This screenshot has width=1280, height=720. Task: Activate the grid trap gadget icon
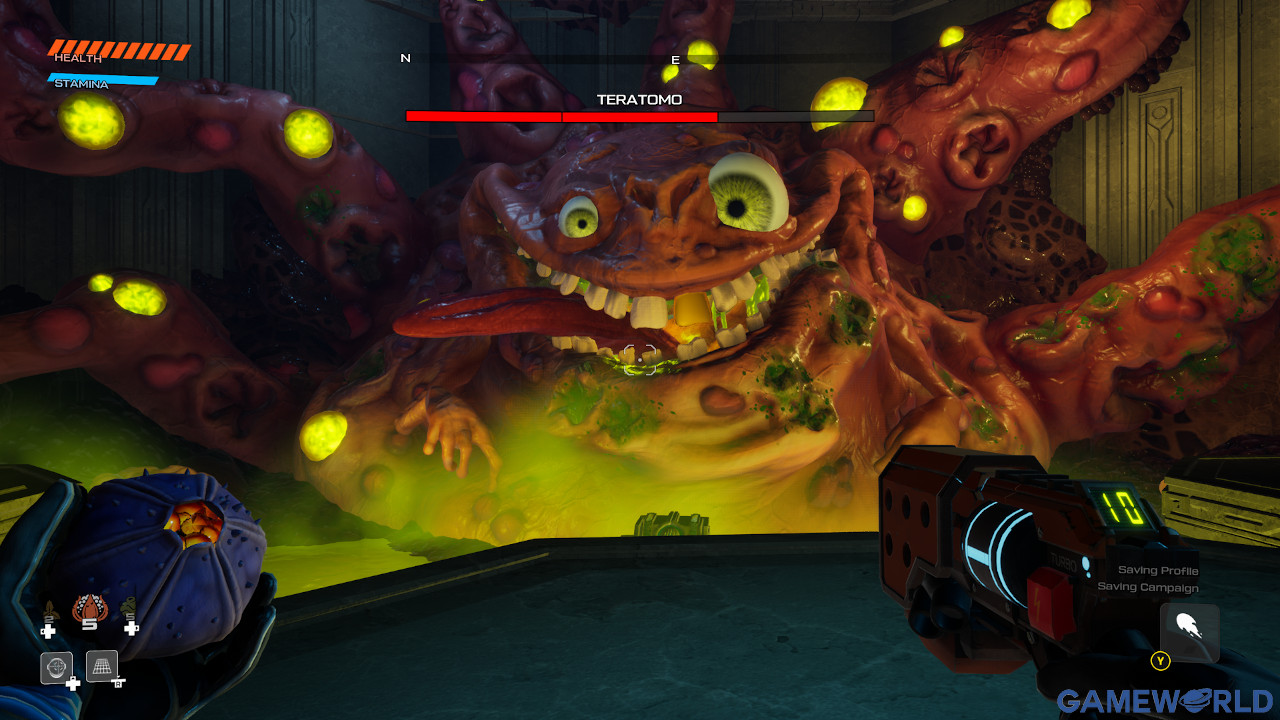100,664
